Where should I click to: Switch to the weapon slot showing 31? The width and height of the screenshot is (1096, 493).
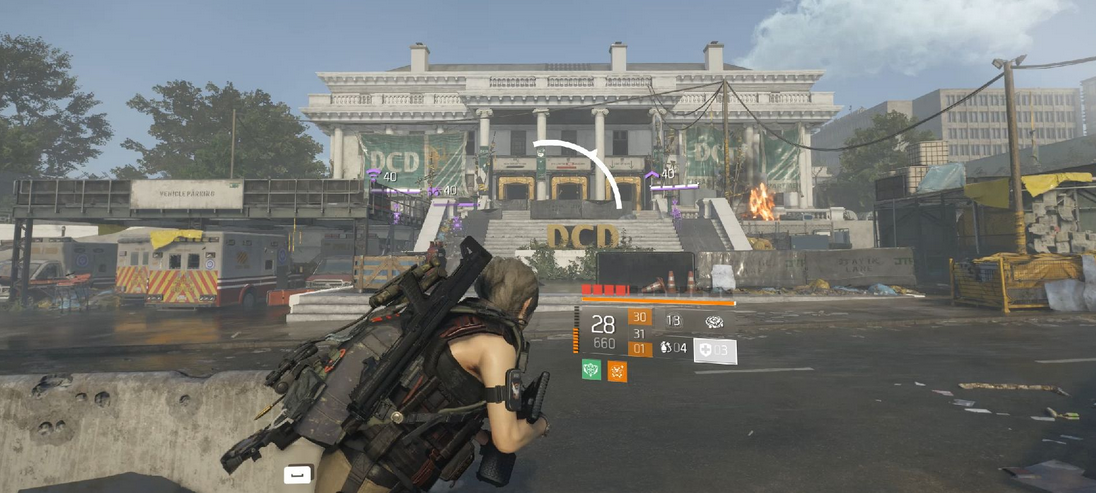[639, 334]
